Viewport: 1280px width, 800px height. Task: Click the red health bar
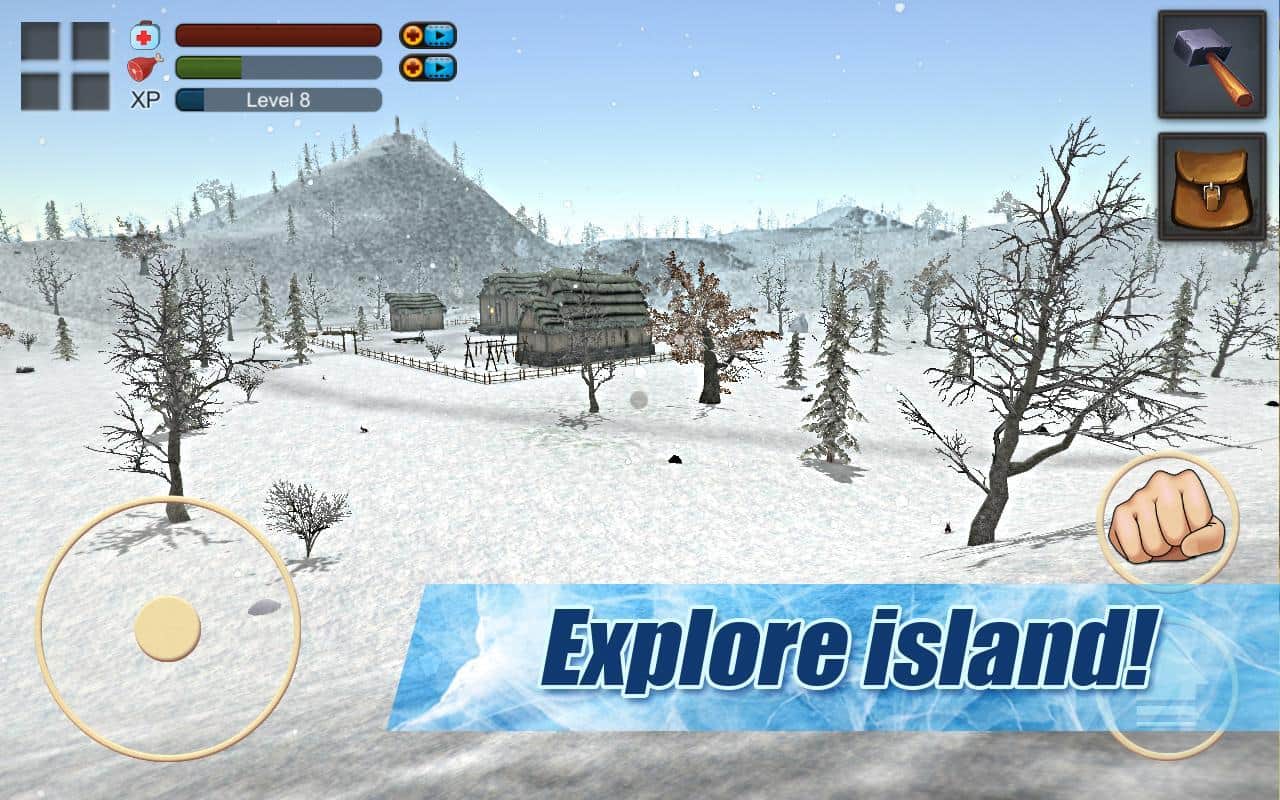coord(277,35)
